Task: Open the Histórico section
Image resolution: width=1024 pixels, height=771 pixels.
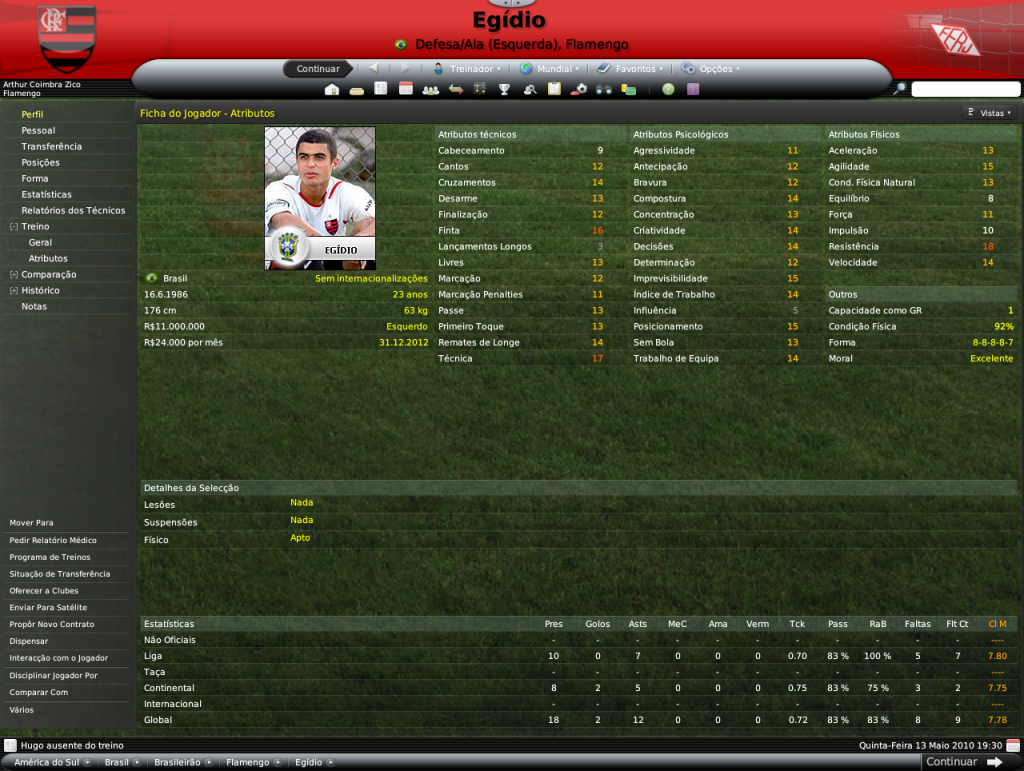Action: point(40,290)
